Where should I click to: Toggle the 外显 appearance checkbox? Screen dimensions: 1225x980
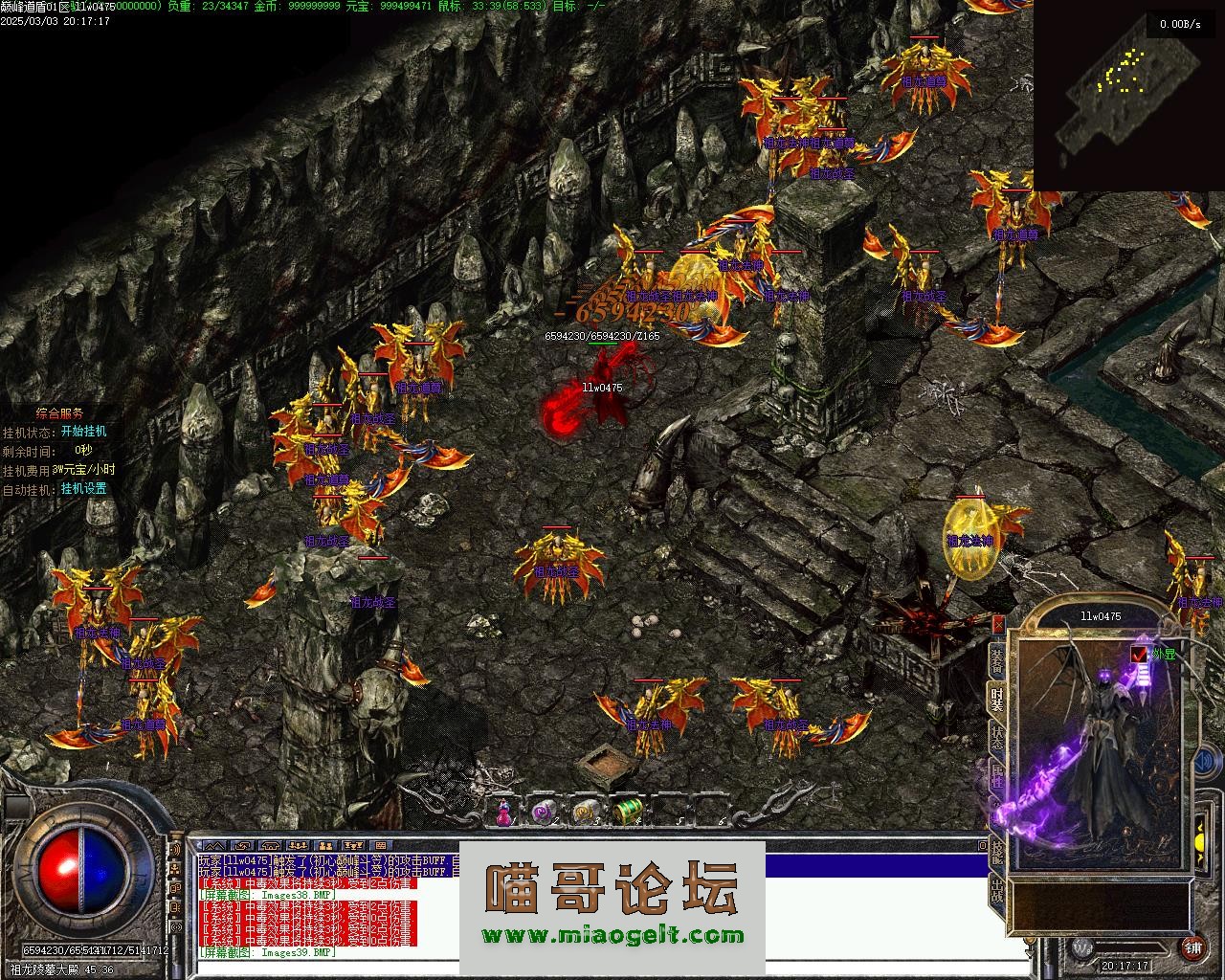click(1139, 654)
